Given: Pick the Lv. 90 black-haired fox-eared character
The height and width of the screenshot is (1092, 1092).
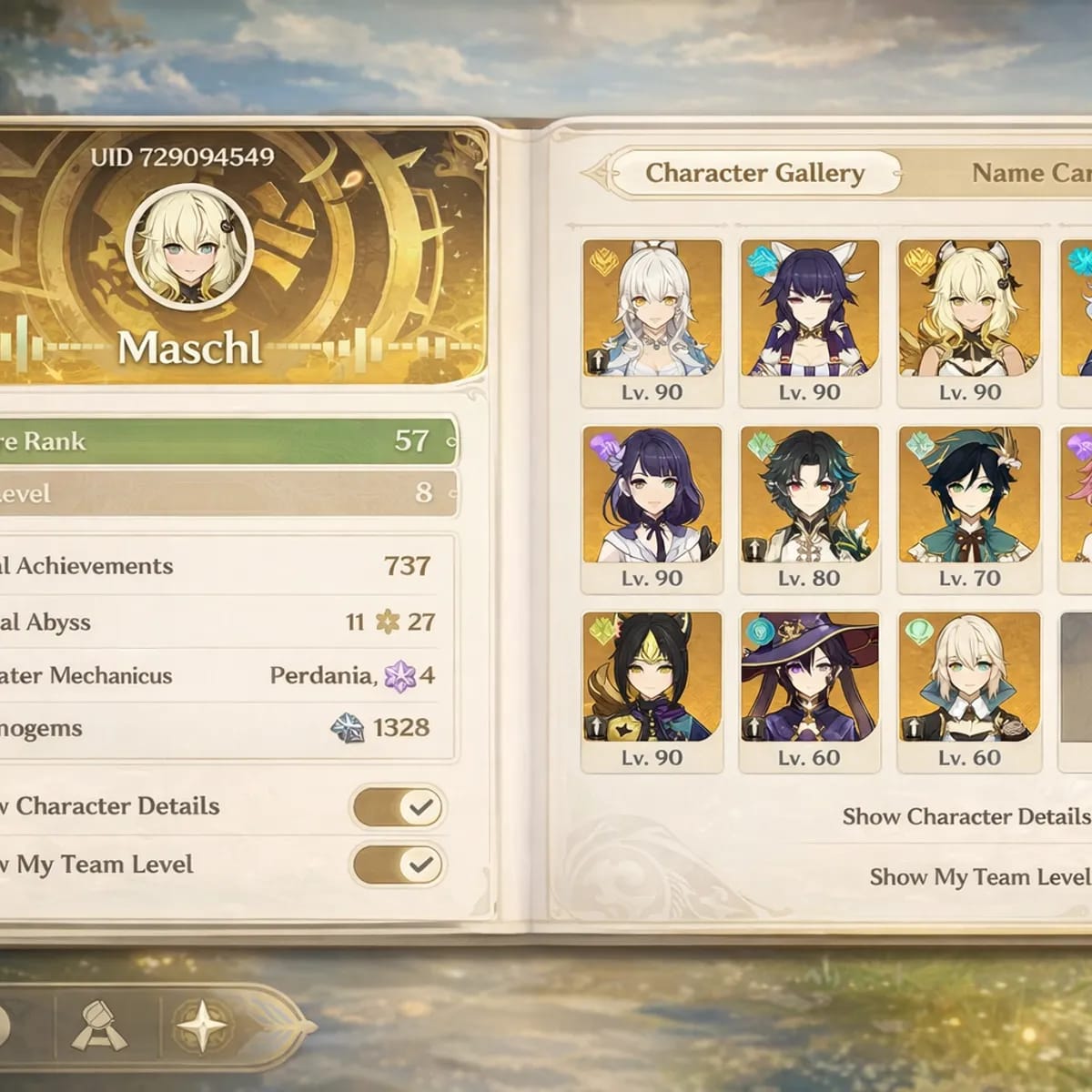Looking at the screenshot, I should coord(652,689).
